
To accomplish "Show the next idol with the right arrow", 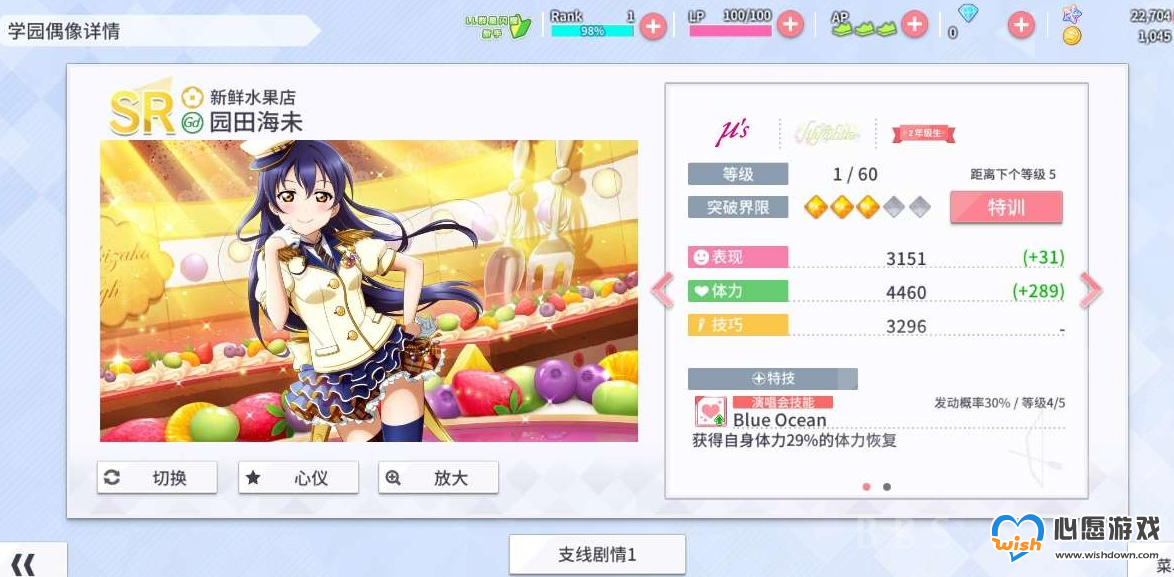I will [1090, 290].
